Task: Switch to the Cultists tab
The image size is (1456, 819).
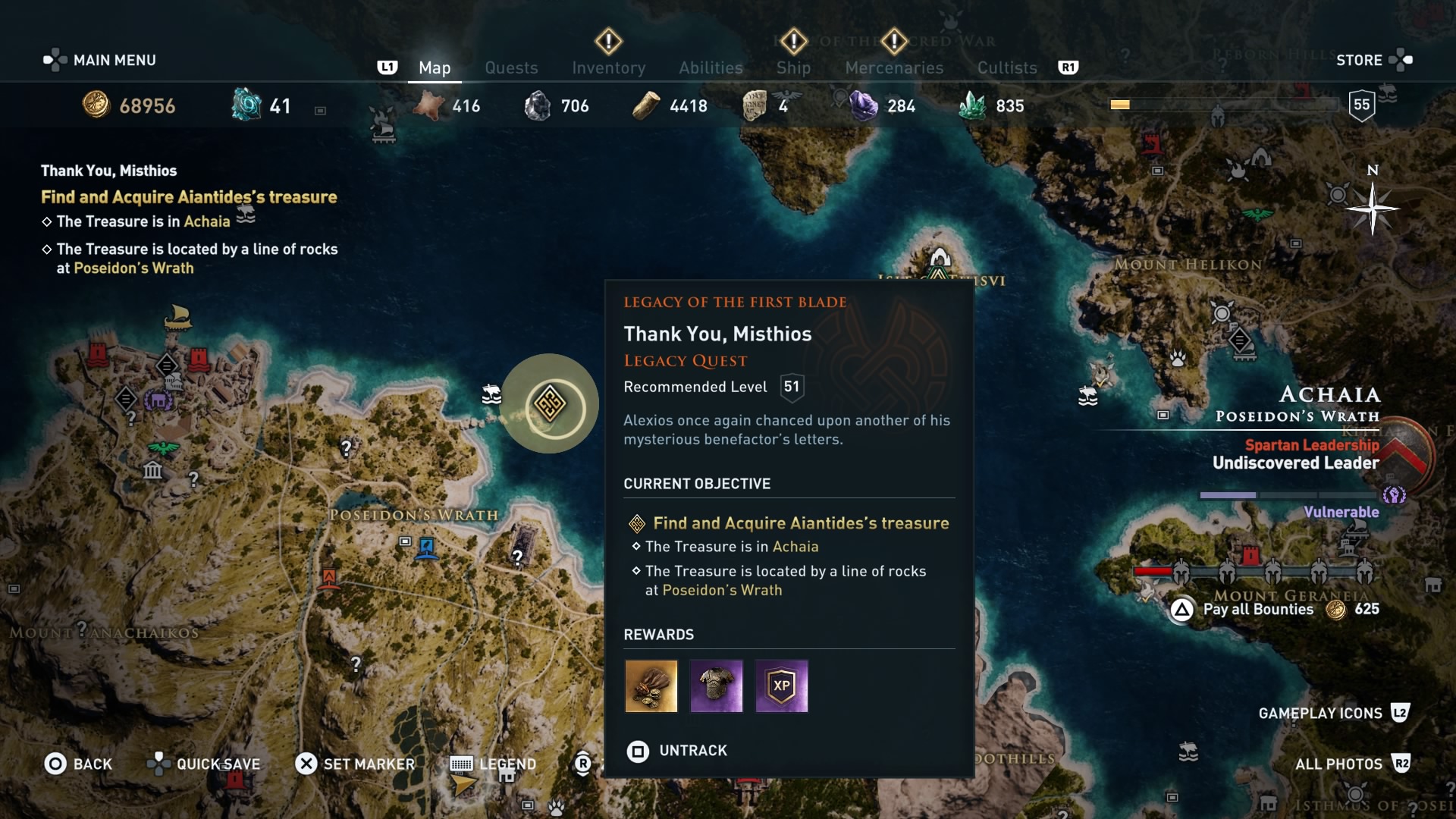Action: point(1006,67)
